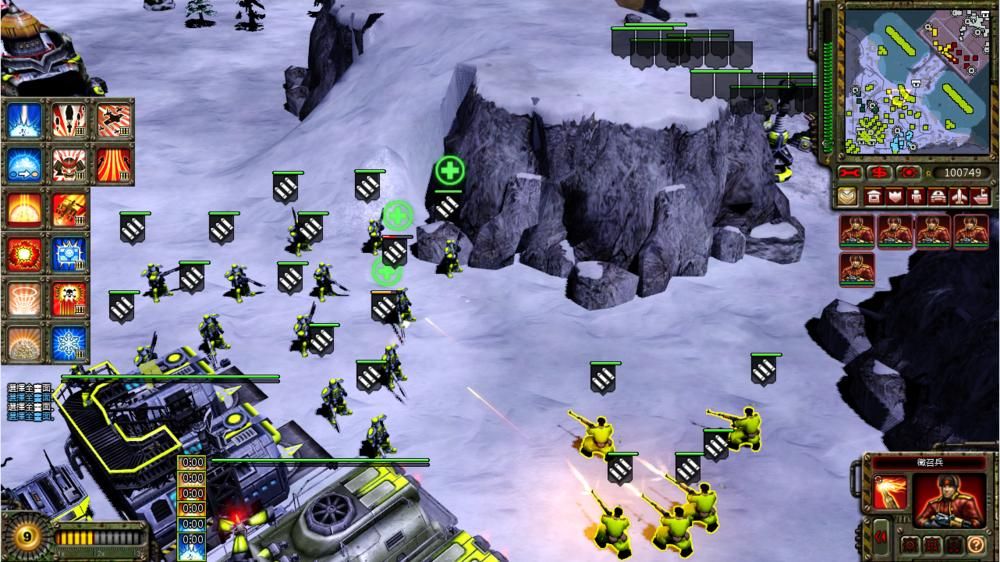This screenshot has width=1000, height=562.
Task: Collapse the panel with the red double-arrow button
Action: (x=882, y=537)
